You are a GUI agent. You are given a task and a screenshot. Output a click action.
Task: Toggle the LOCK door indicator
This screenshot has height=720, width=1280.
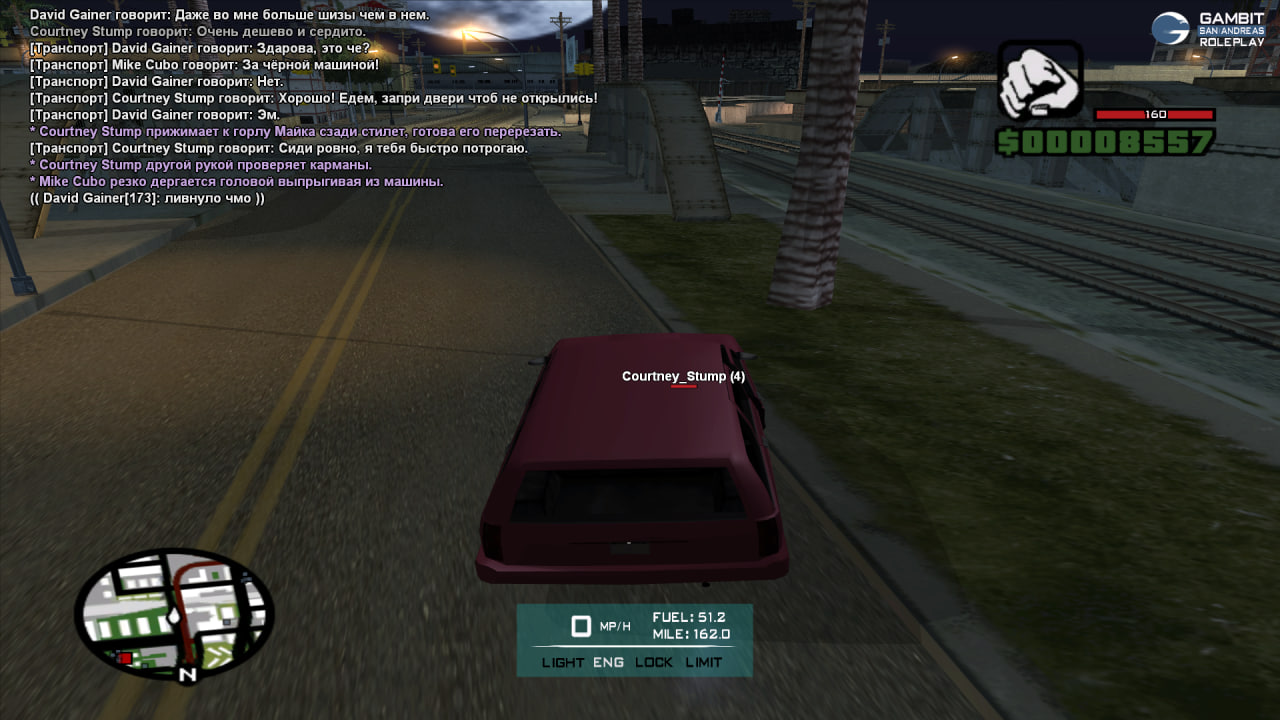click(654, 662)
